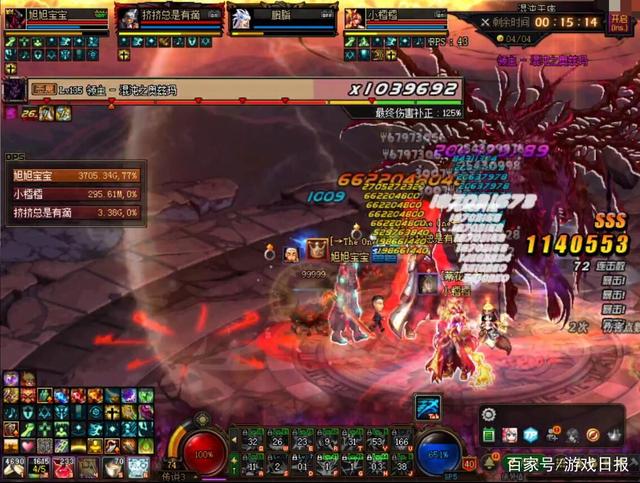
Task: Open the green calendar menu icon
Action: [489, 435]
